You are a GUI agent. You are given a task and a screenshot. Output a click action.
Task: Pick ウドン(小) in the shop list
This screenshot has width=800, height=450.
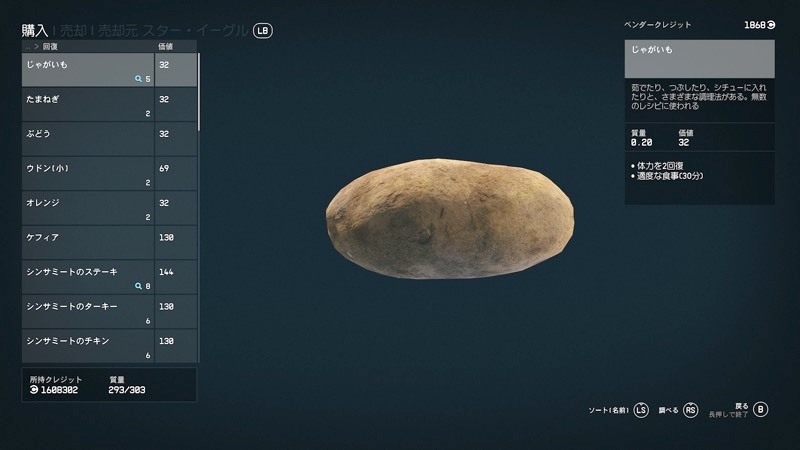[x=88, y=174]
